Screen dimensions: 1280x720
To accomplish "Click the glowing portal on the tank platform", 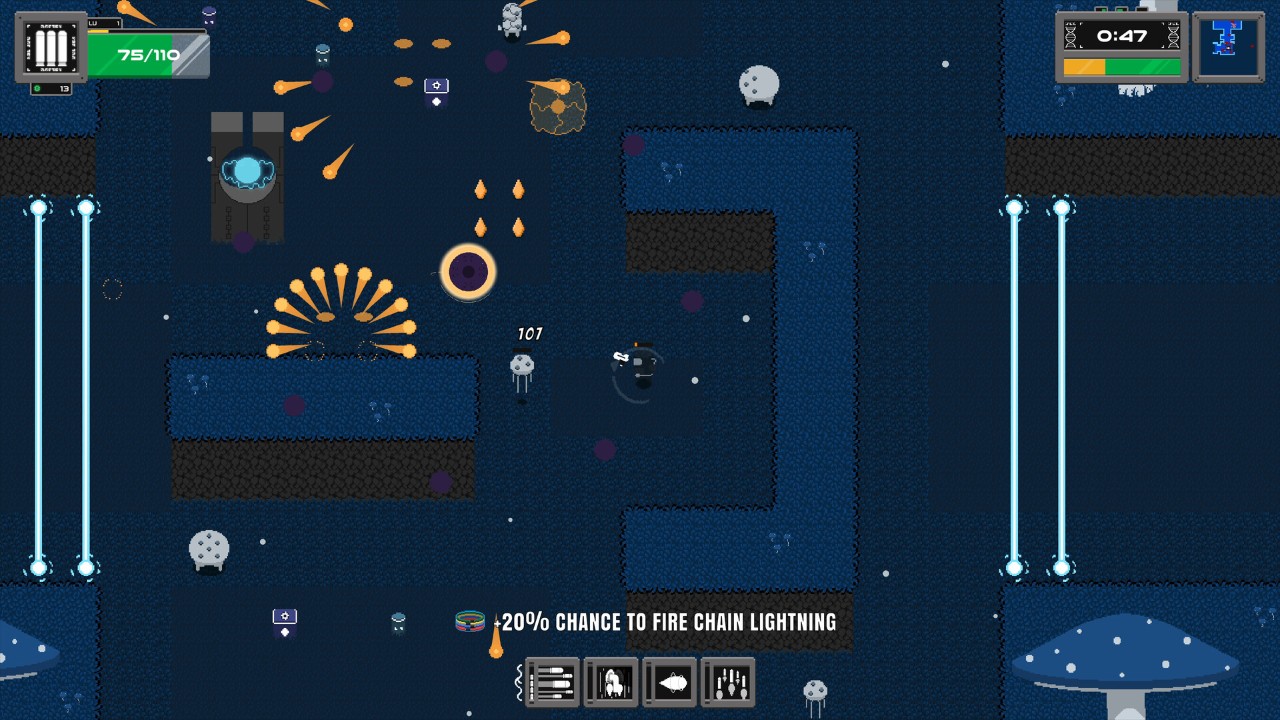I will (x=245, y=170).
